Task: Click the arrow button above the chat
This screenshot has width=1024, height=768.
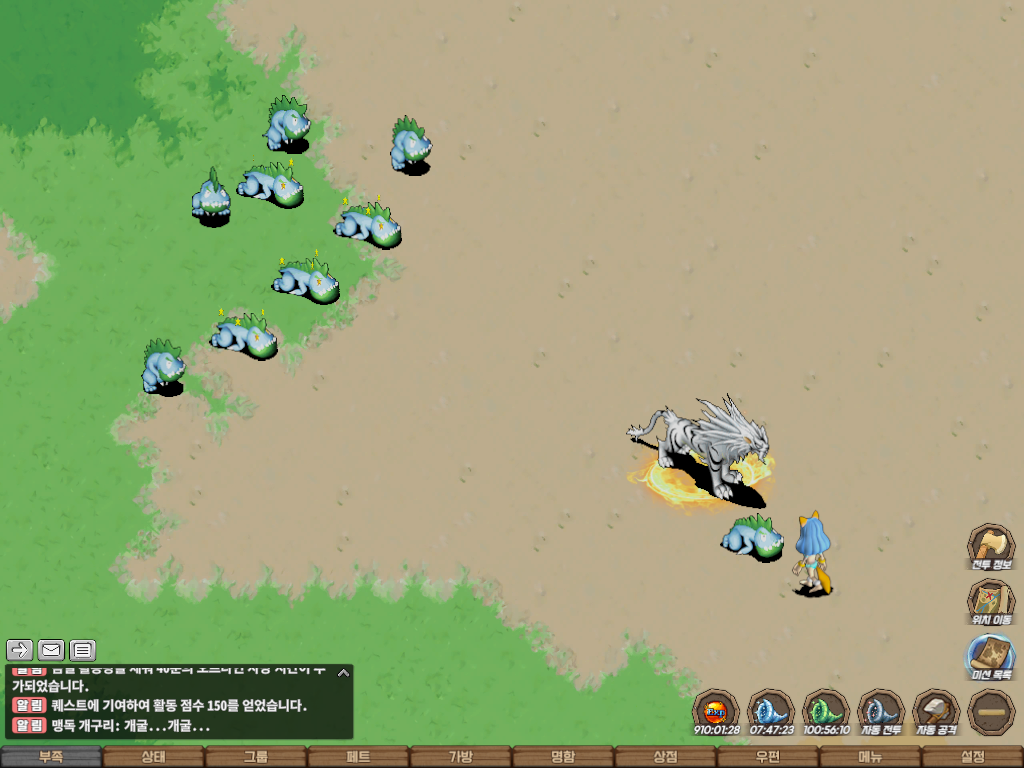Action: pos(20,651)
